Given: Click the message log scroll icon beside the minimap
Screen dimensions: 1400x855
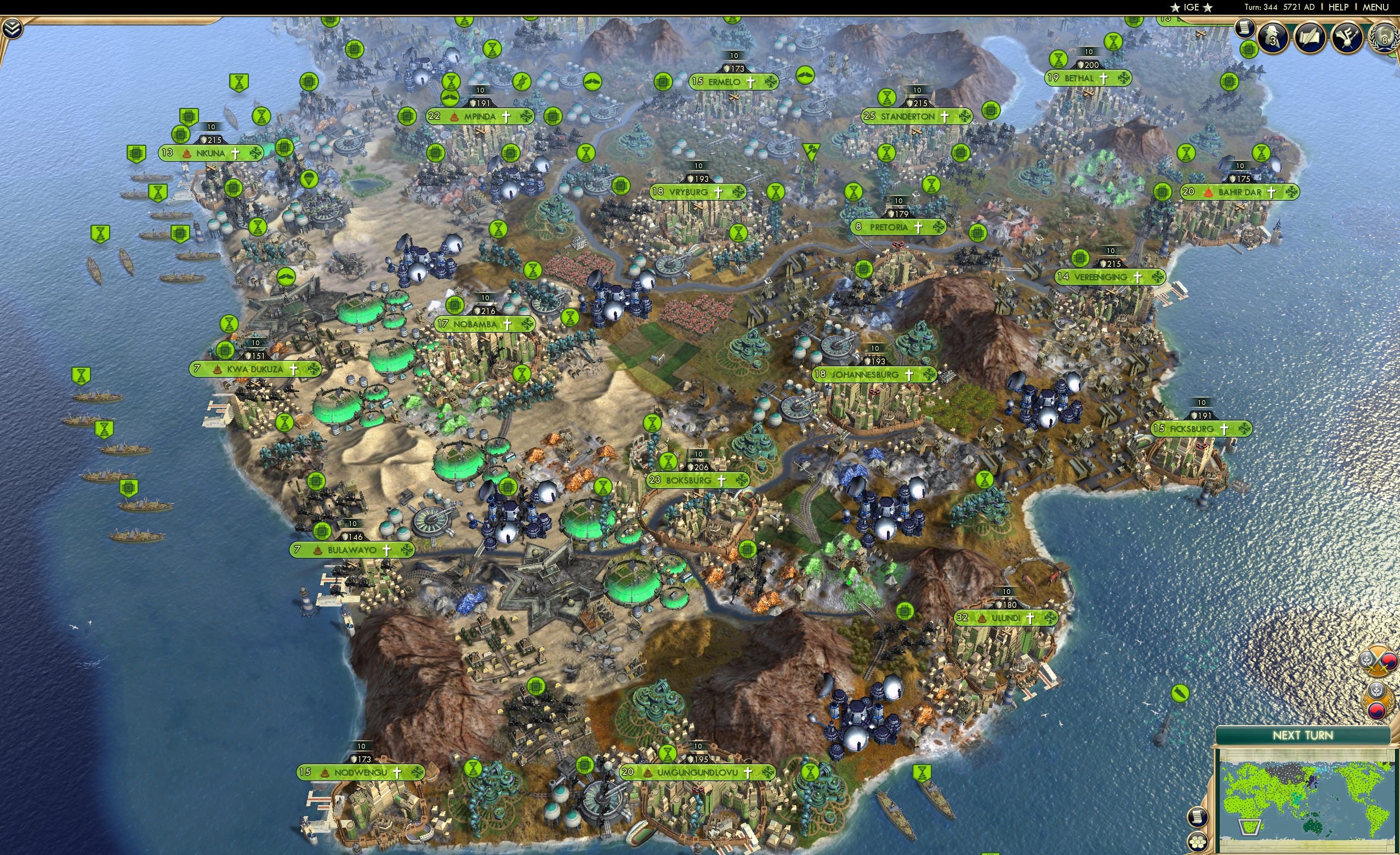Looking at the screenshot, I should pyautogui.click(x=1198, y=818).
